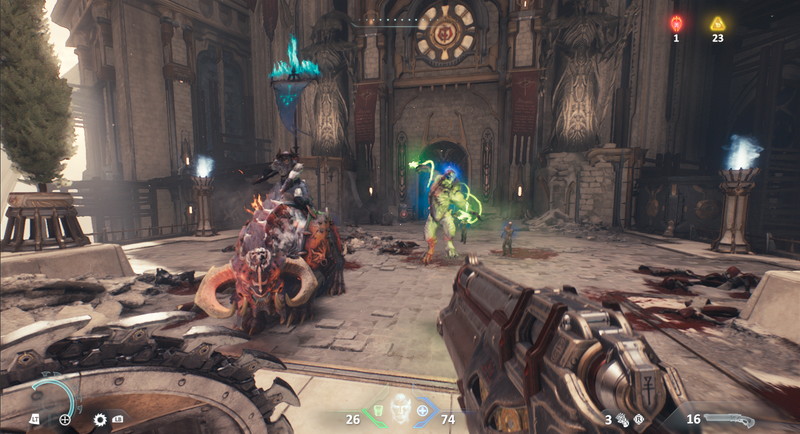Select the green armor icon
The height and width of the screenshot is (434, 800).
coord(377,410)
